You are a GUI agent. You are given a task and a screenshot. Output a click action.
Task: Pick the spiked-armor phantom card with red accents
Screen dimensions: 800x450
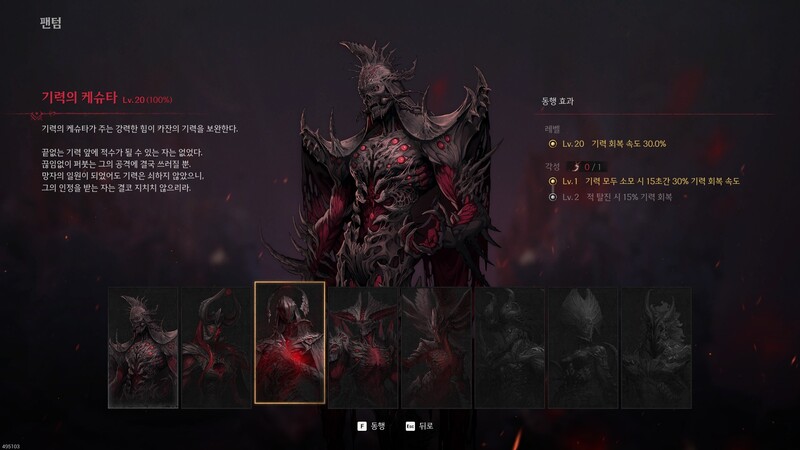pyautogui.click(x=363, y=347)
